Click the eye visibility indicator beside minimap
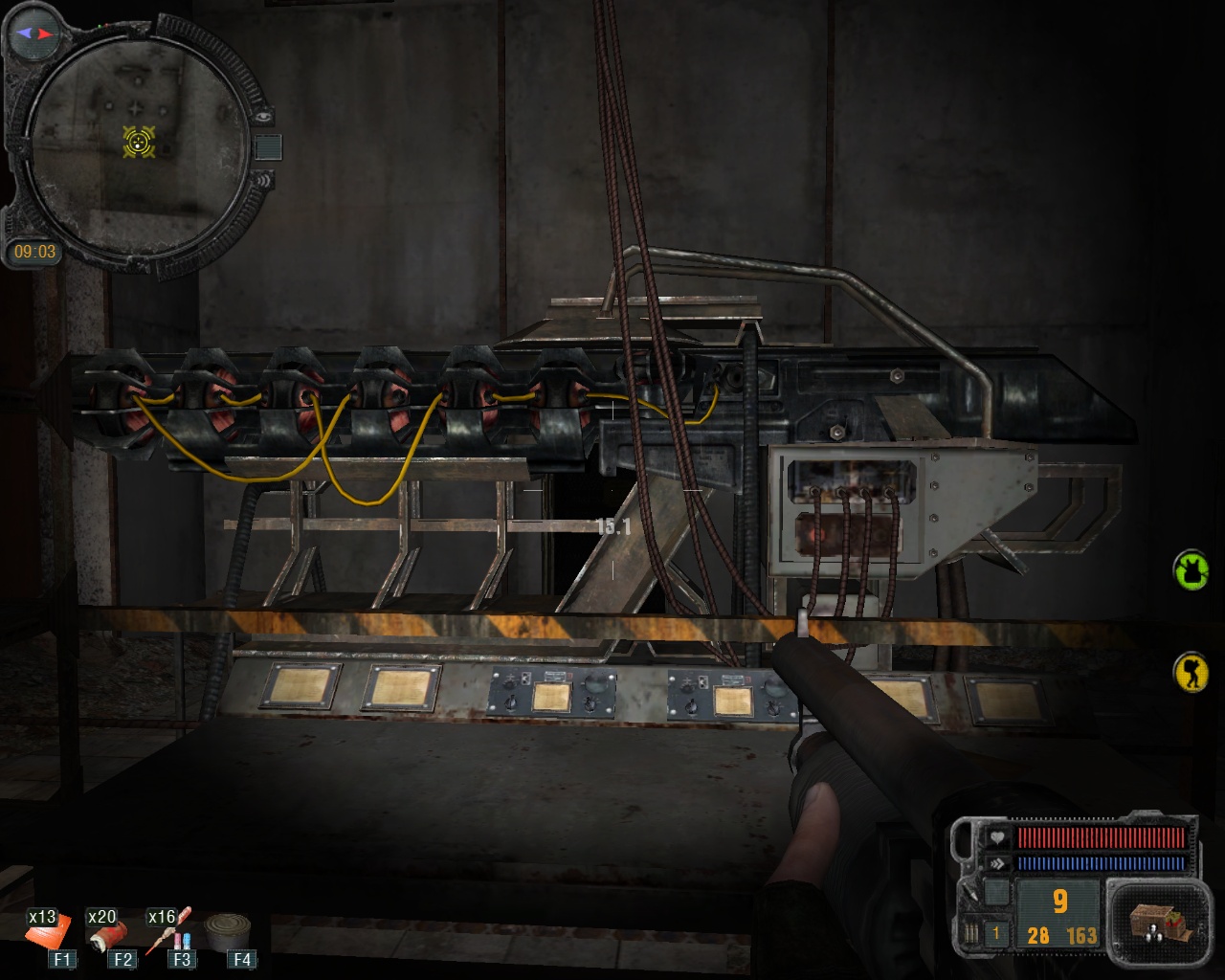The image size is (1225, 980). point(263,117)
